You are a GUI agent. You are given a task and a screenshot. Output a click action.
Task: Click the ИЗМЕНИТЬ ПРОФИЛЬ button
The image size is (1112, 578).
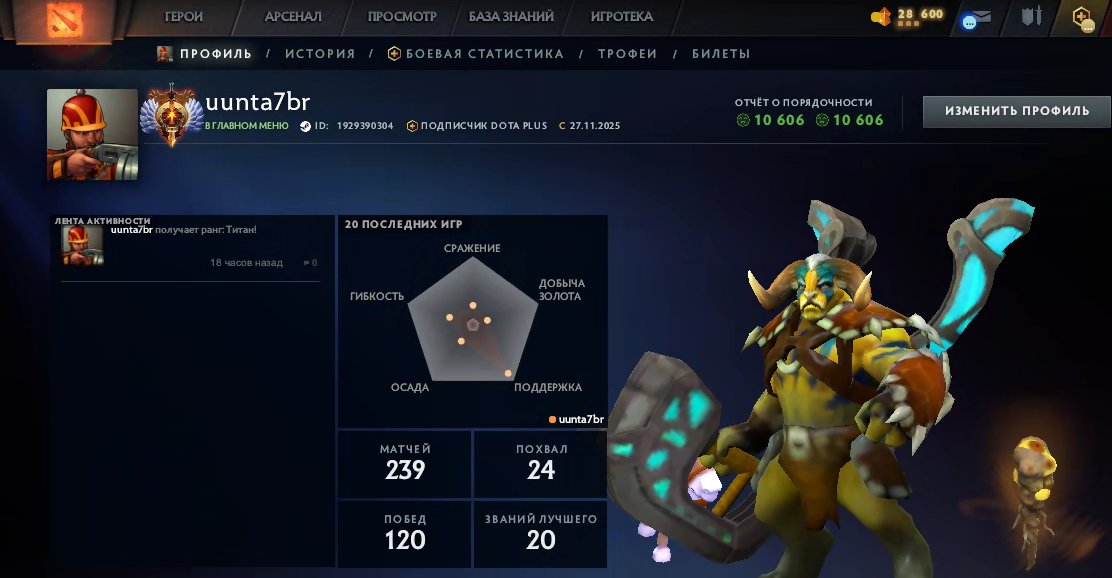pos(1017,111)
